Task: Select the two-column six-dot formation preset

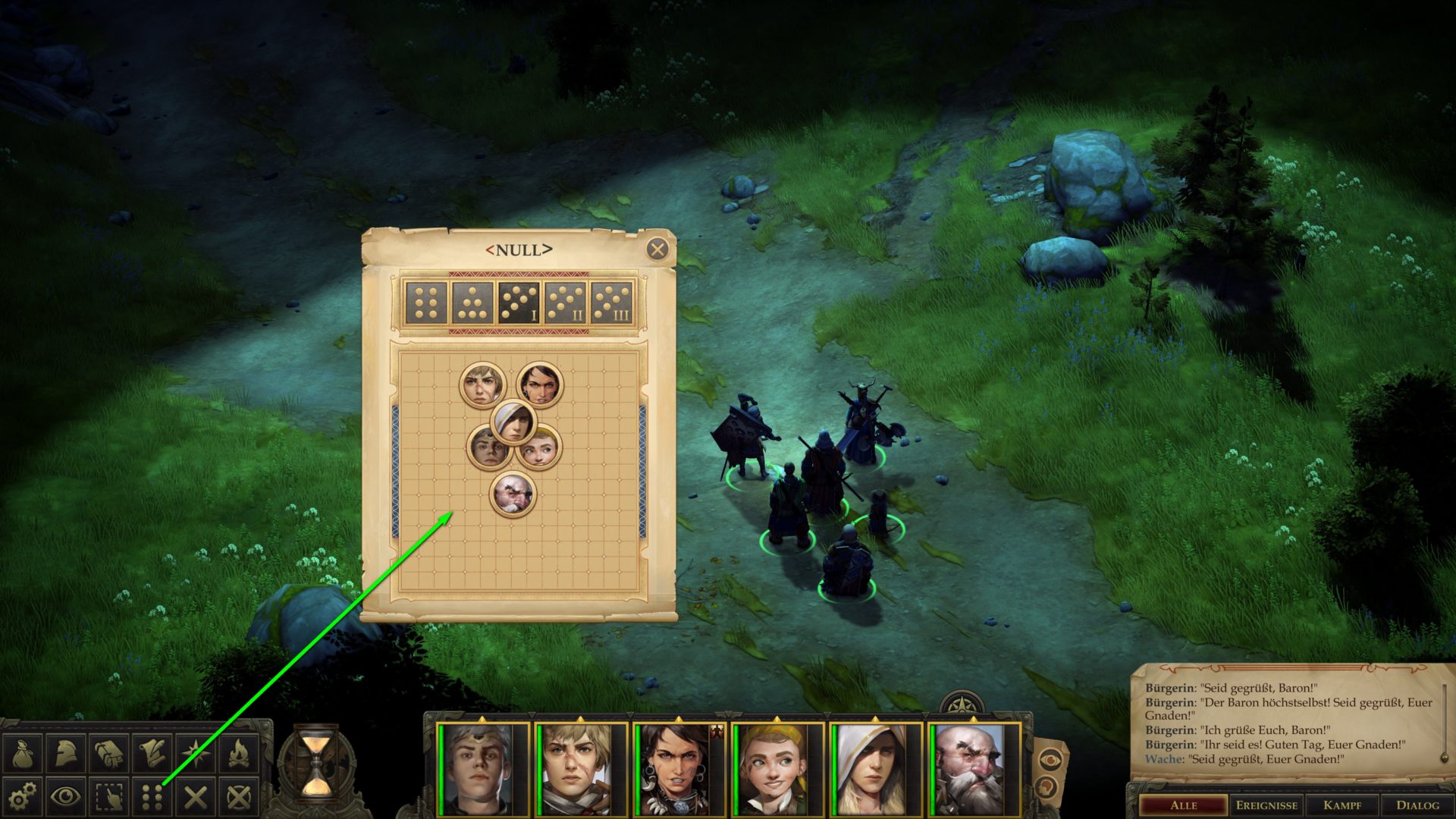Action: [426, 303]
